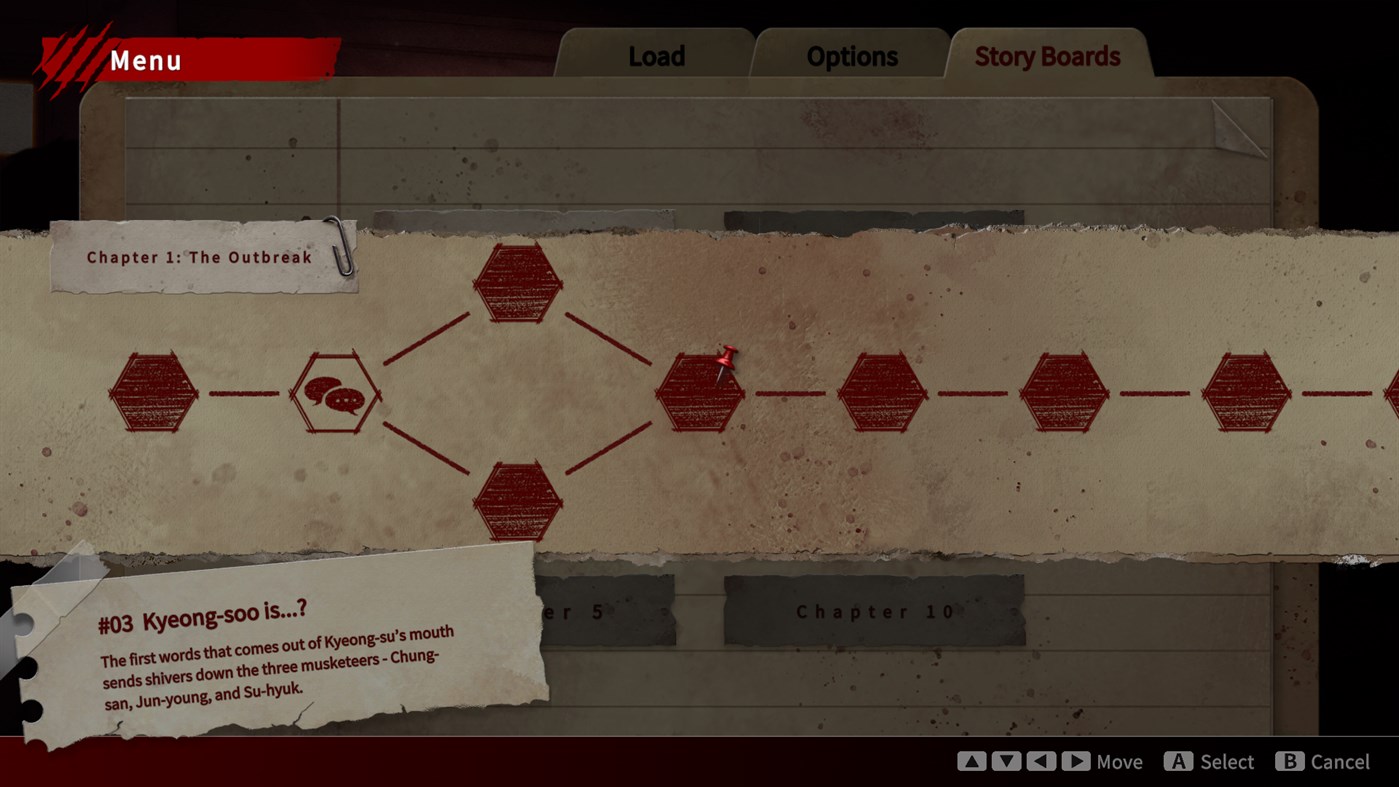Switch to the Load tab
This screenshot has height=787, width=1399.
point(655,56)
